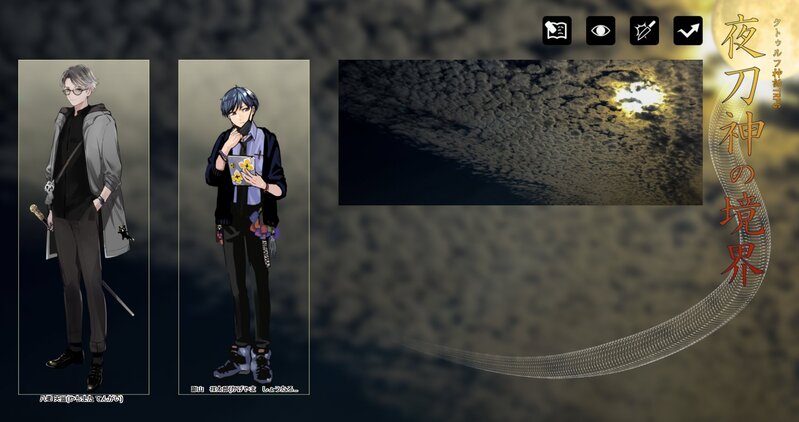Open the book and eraser icon
The width and height of the screenshot is (799, 422).
557,31
